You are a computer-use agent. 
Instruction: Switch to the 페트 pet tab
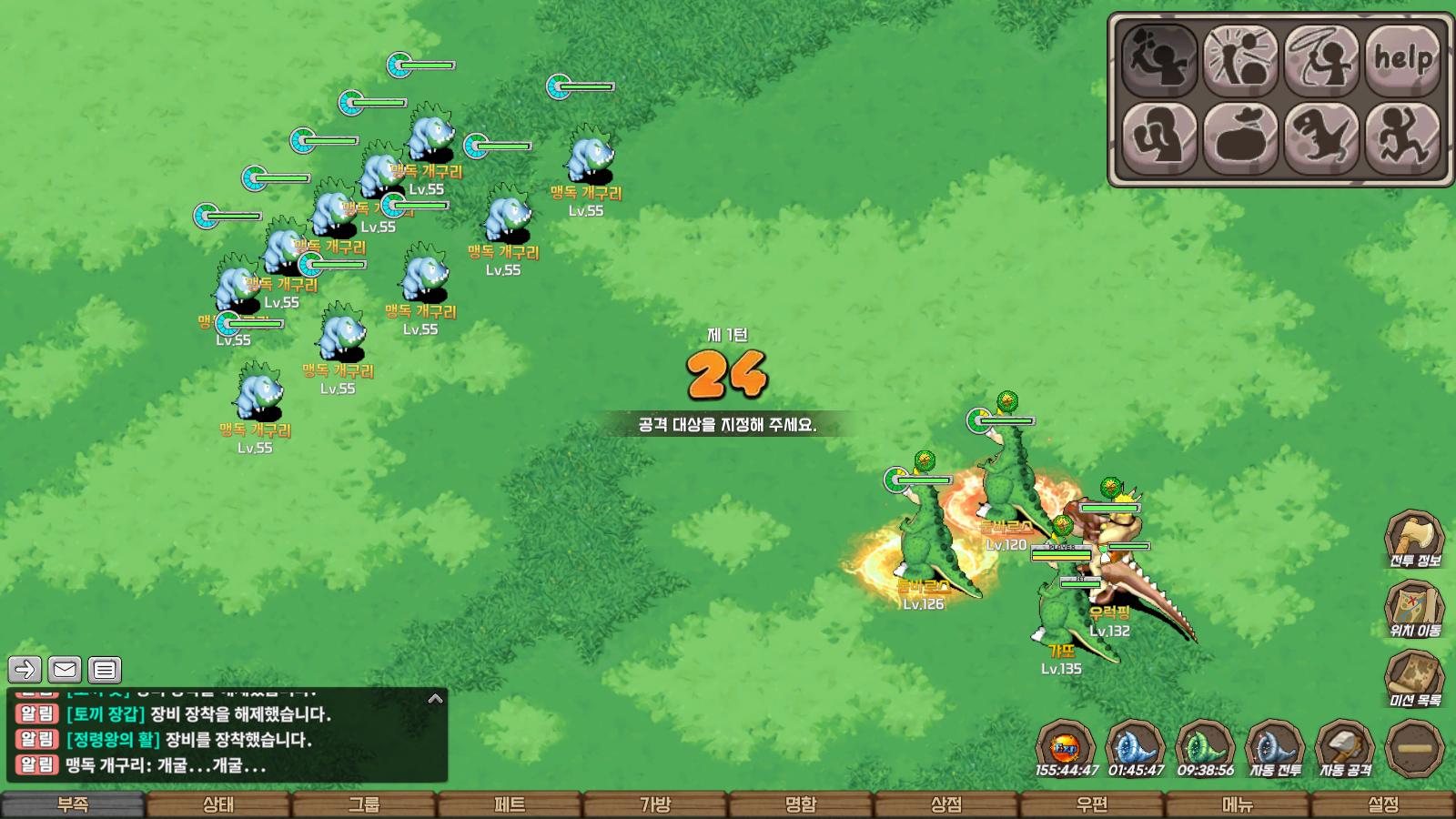510,805
